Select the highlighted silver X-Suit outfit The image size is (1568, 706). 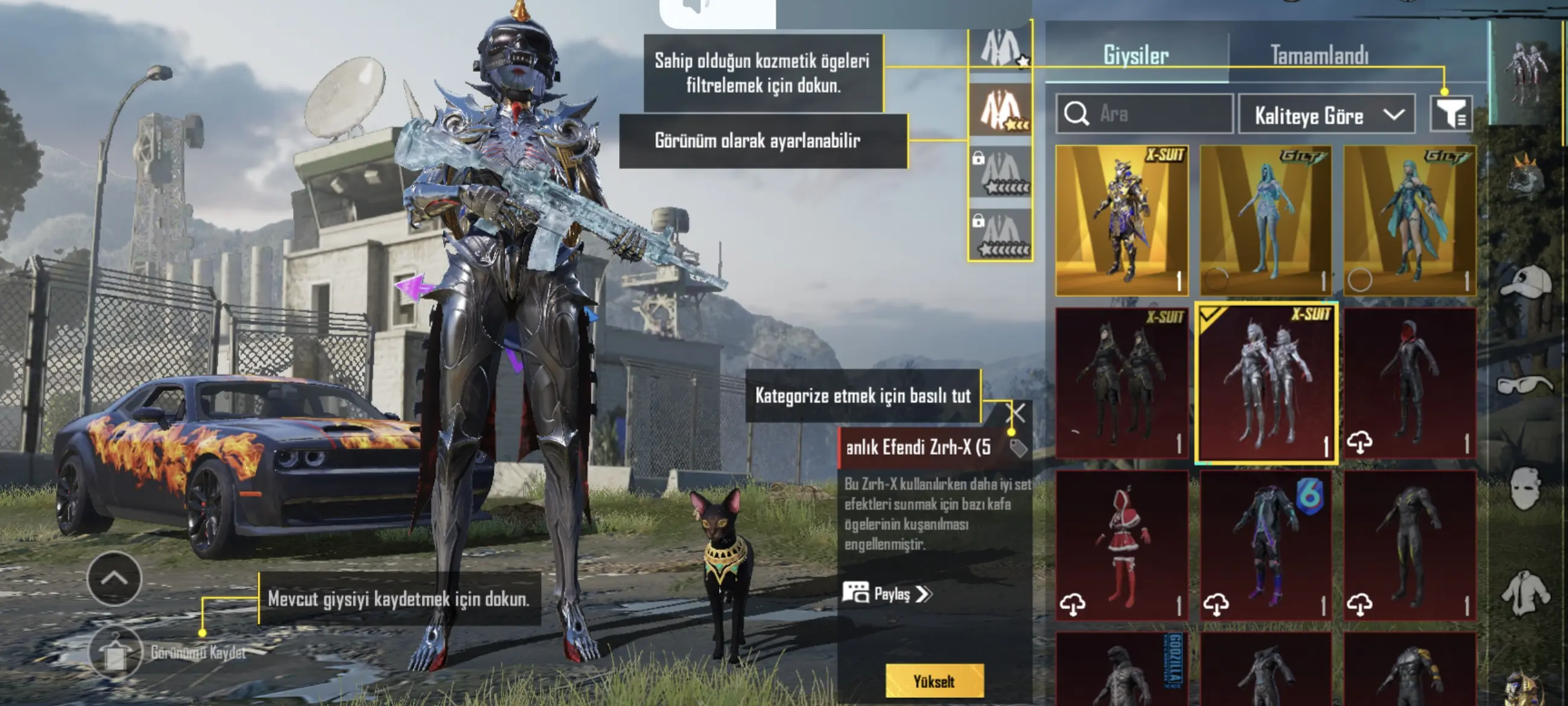tap(1266, 383)
